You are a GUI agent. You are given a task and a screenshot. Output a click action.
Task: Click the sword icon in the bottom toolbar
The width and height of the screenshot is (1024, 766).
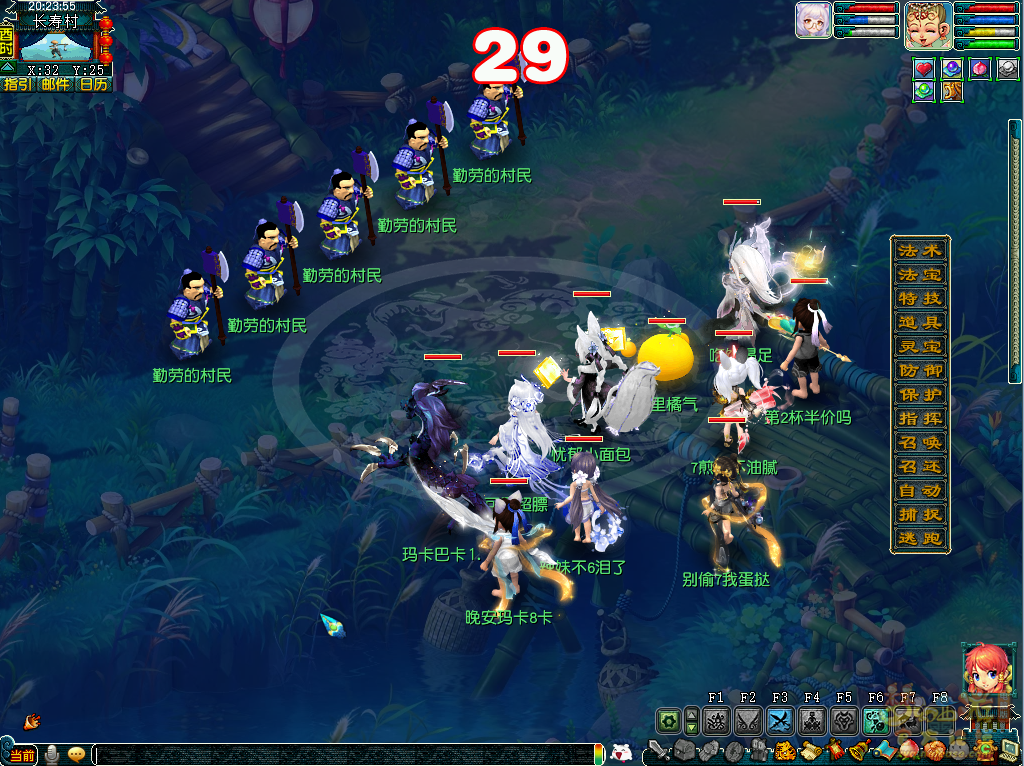point(659,750)
